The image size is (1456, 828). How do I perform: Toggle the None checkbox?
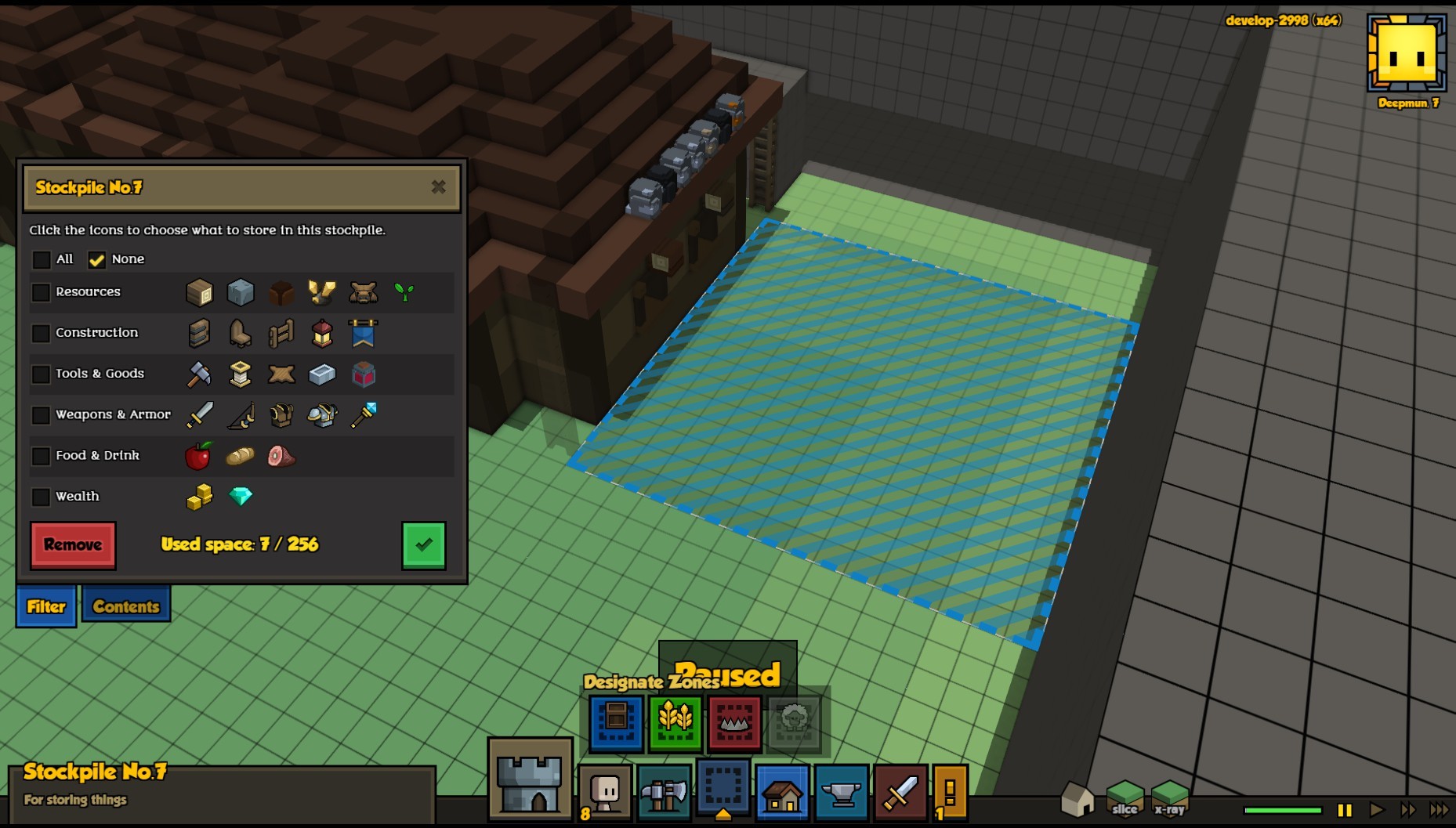[96, 259]
